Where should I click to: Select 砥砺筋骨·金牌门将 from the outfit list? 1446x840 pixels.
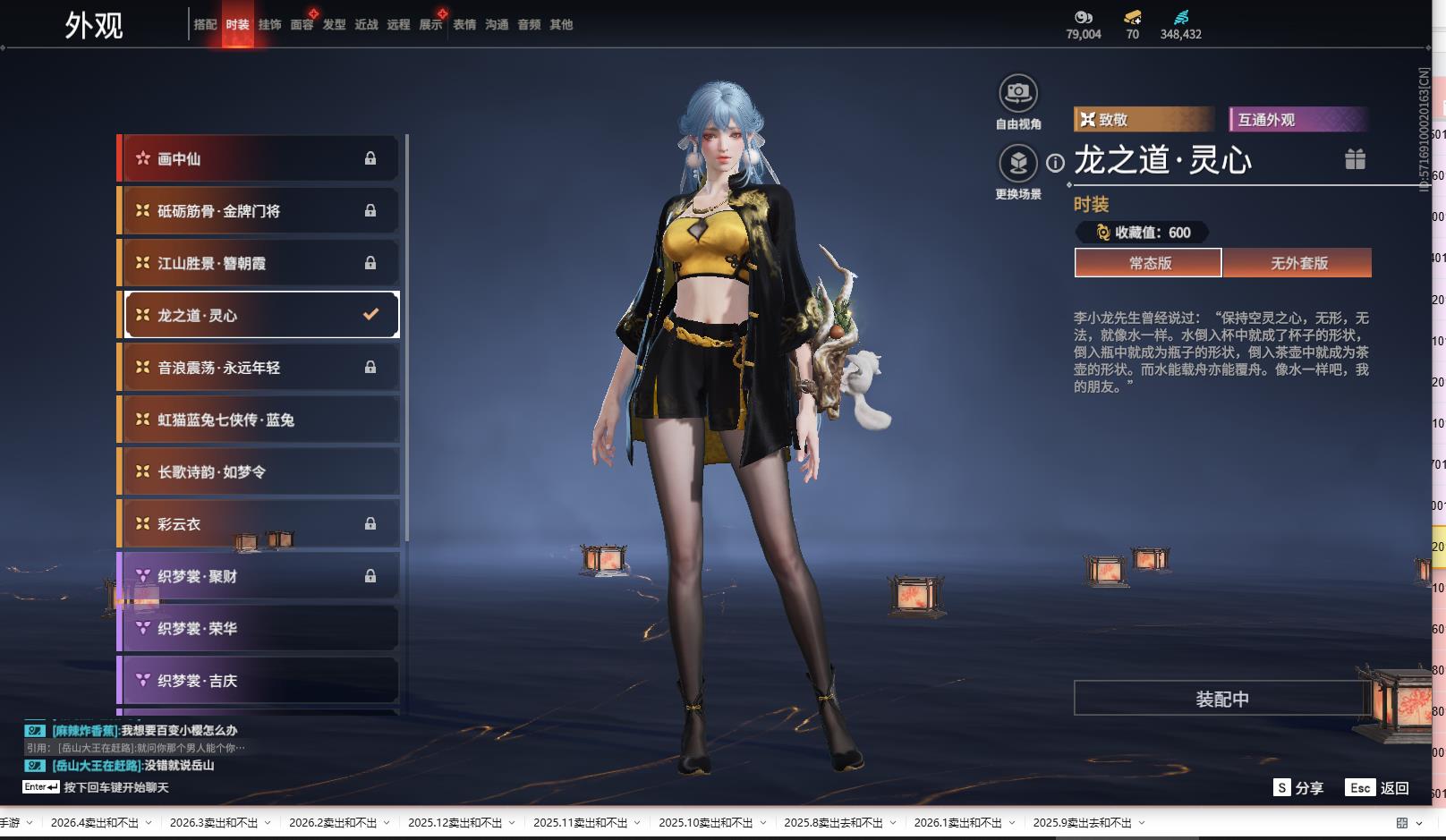pos(258,211)
